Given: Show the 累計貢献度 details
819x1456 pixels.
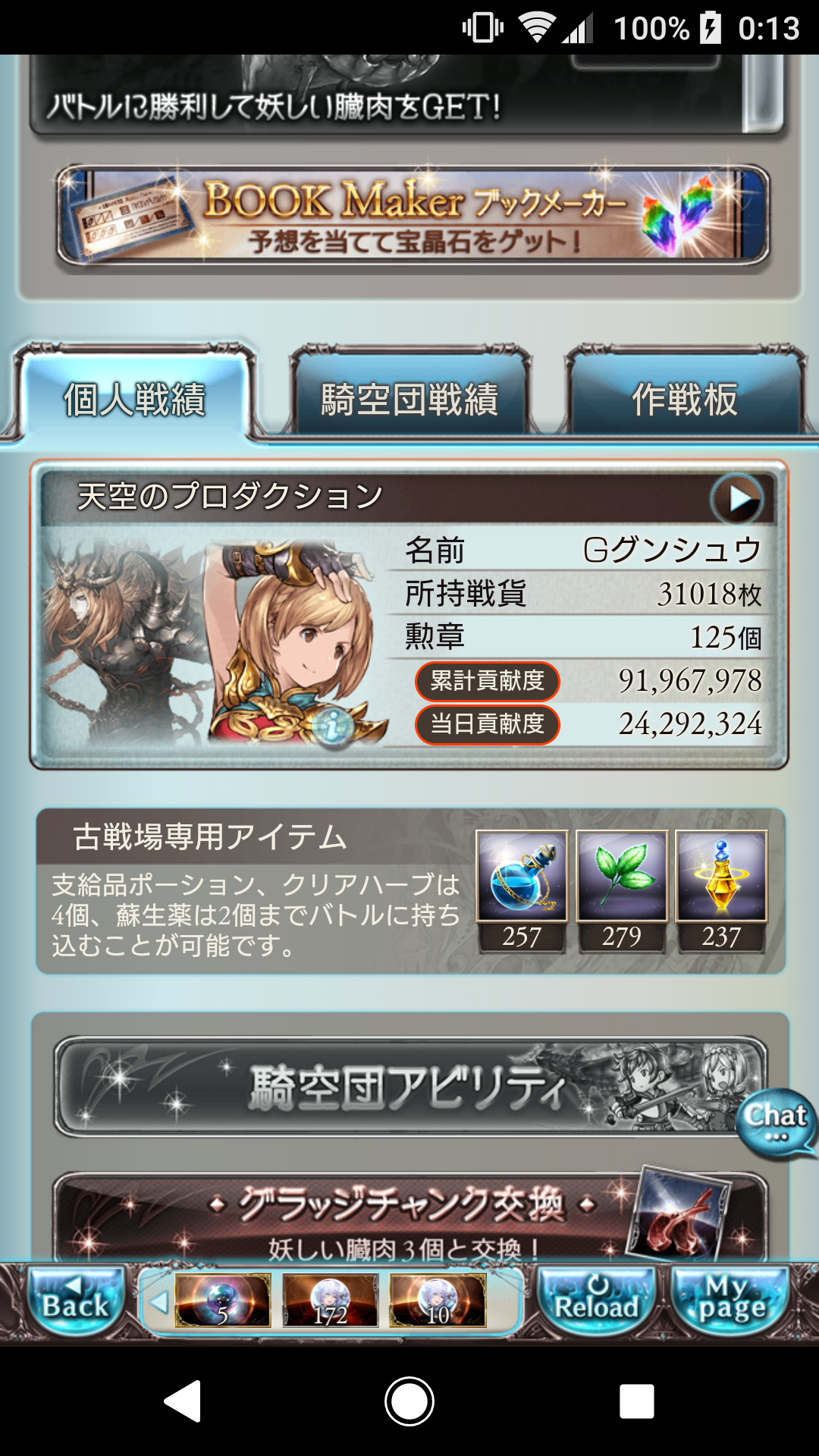Looking at the screenshot, I should 487,681.
